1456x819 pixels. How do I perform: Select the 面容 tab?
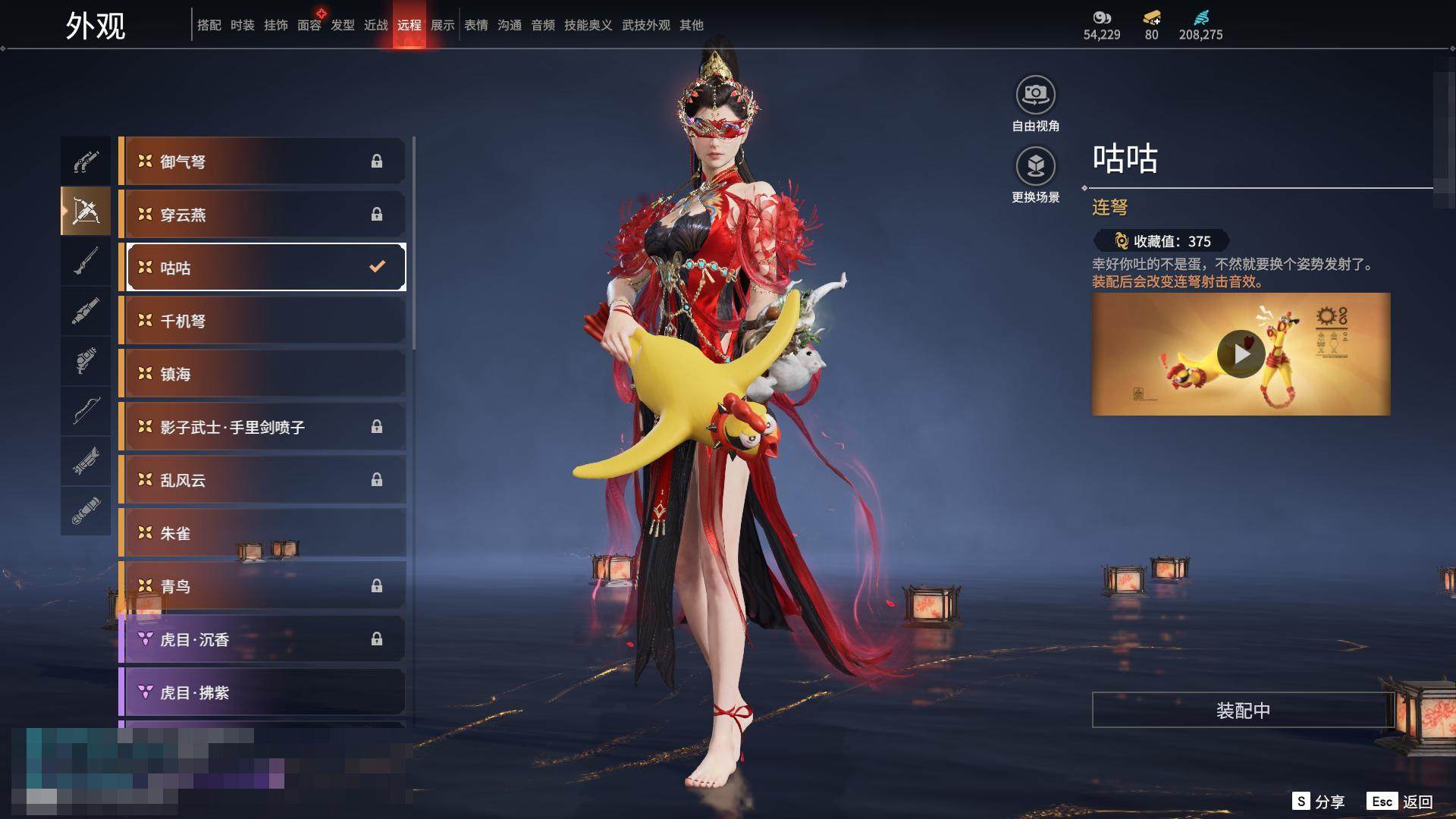(309, 25)
